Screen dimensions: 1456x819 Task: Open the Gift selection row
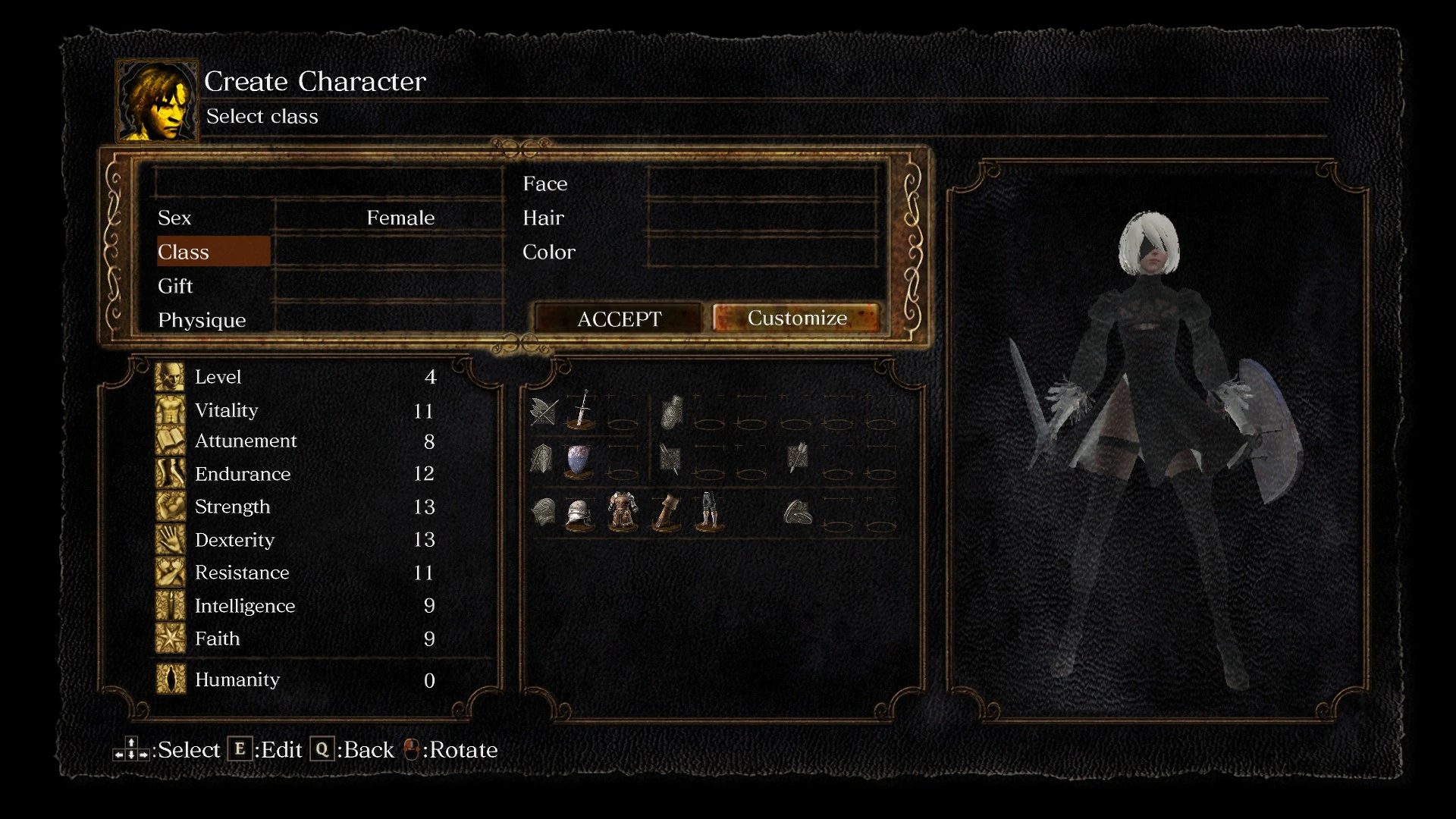[x=175, y=286]
